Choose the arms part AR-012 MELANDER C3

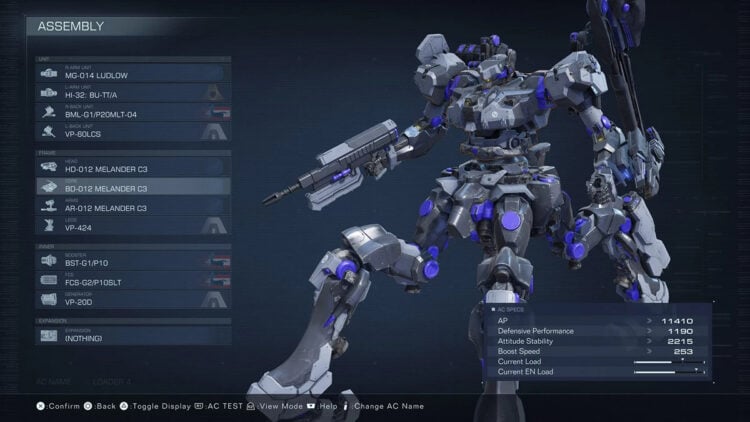click(130, 206)
